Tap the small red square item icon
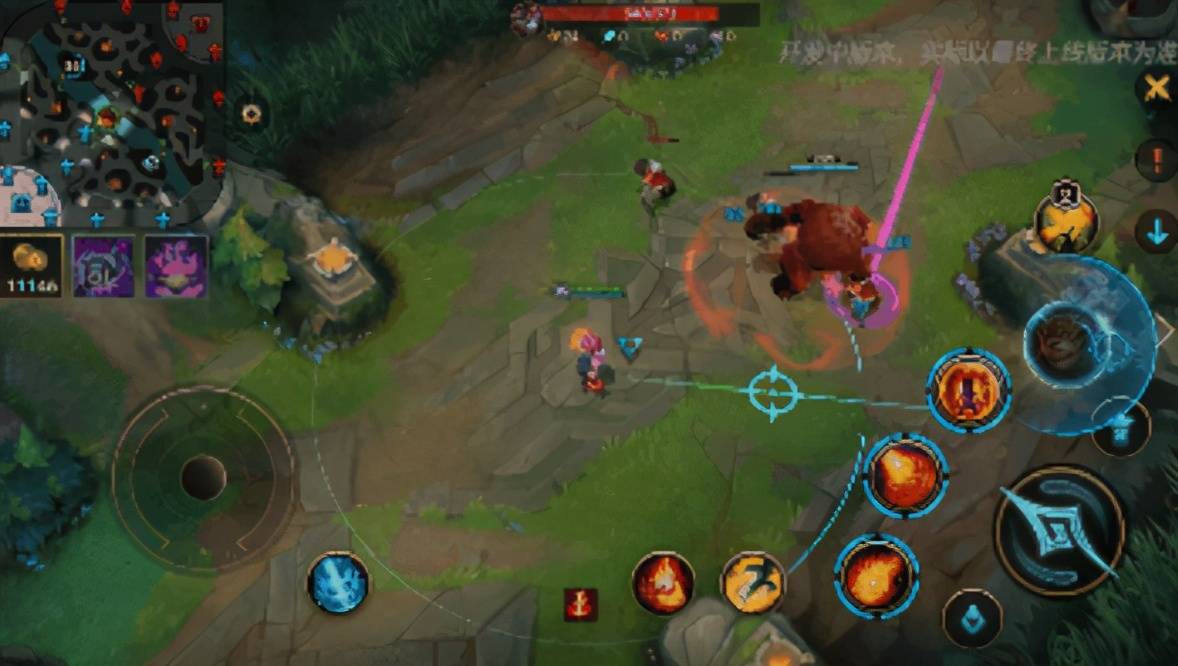Viewport: 1178px width, 666px height. pyautogui.click(x=580, y=603)
